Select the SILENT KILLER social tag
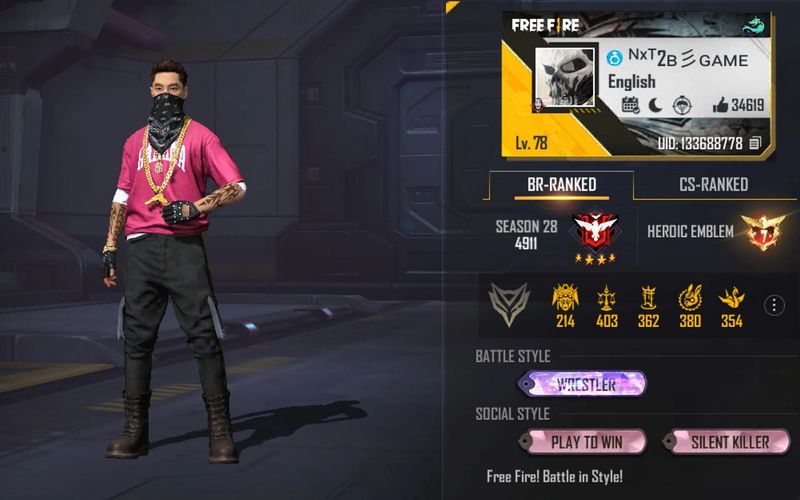Image resolution: width=800 pixels, height=500 pixels. point(729,442)
